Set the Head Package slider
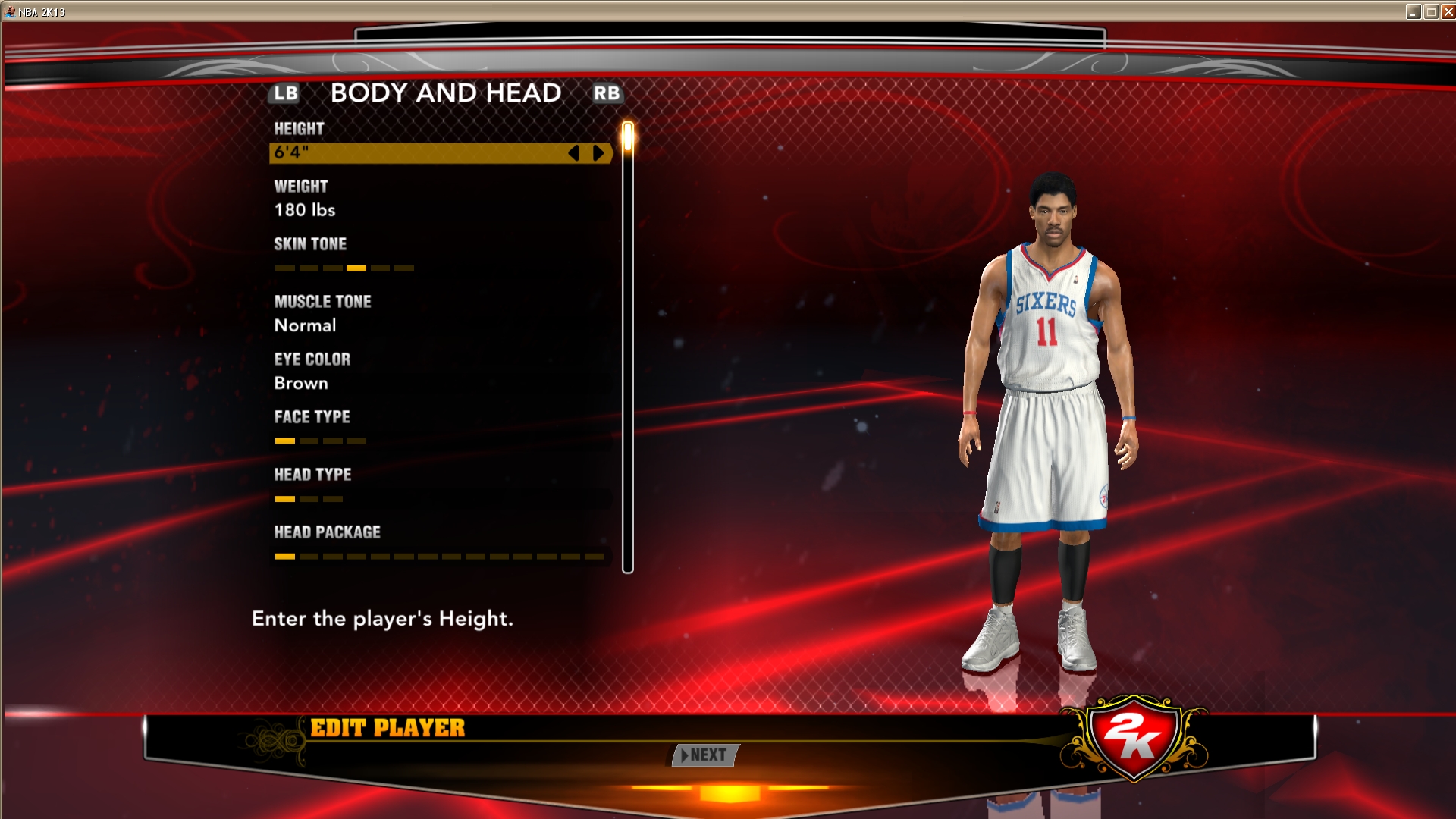Image resolution: width=1456 pixels, height=819 pixels. 439,557
